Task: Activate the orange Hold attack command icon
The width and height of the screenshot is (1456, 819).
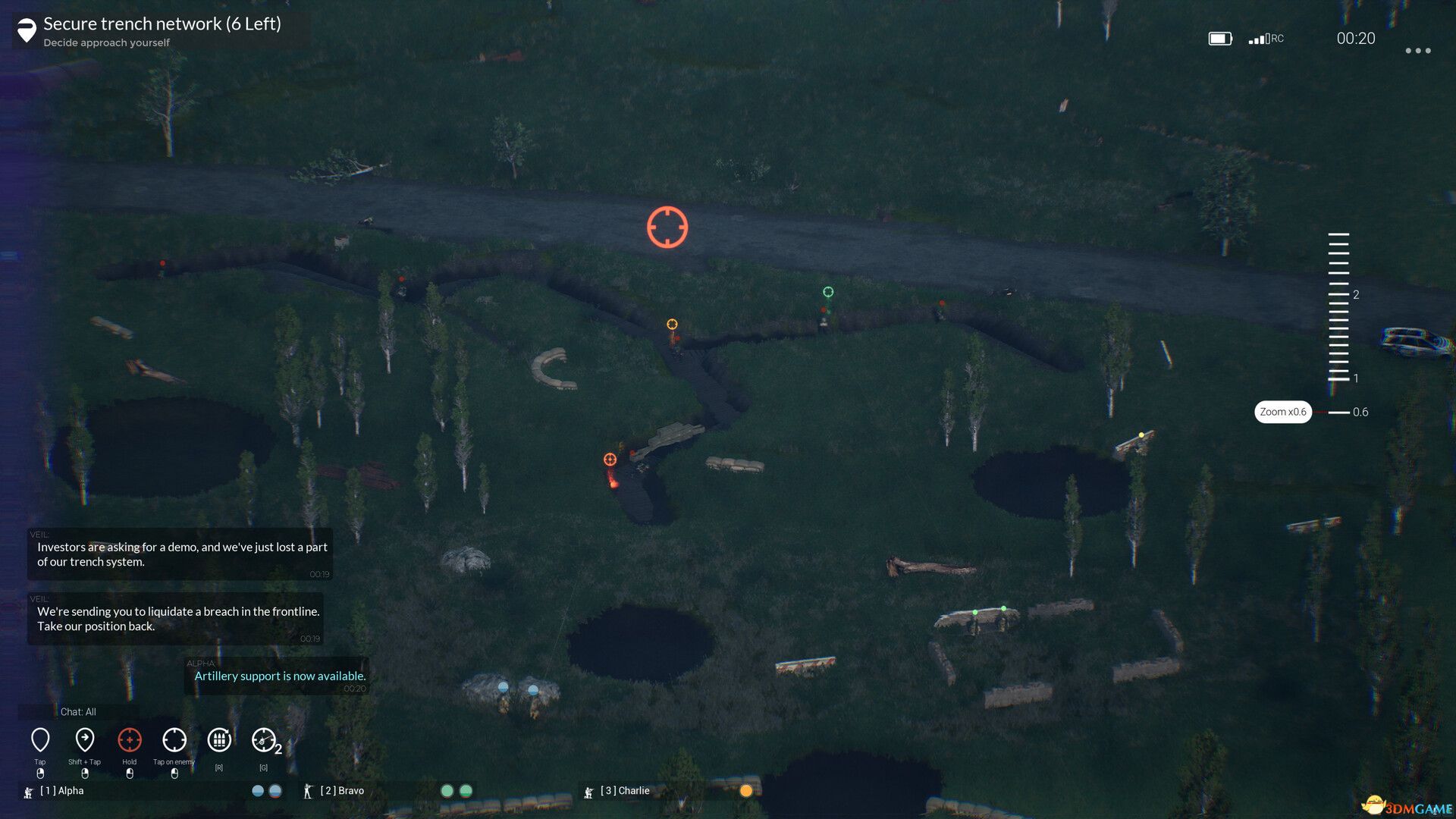Action: (x=130, y=739)
